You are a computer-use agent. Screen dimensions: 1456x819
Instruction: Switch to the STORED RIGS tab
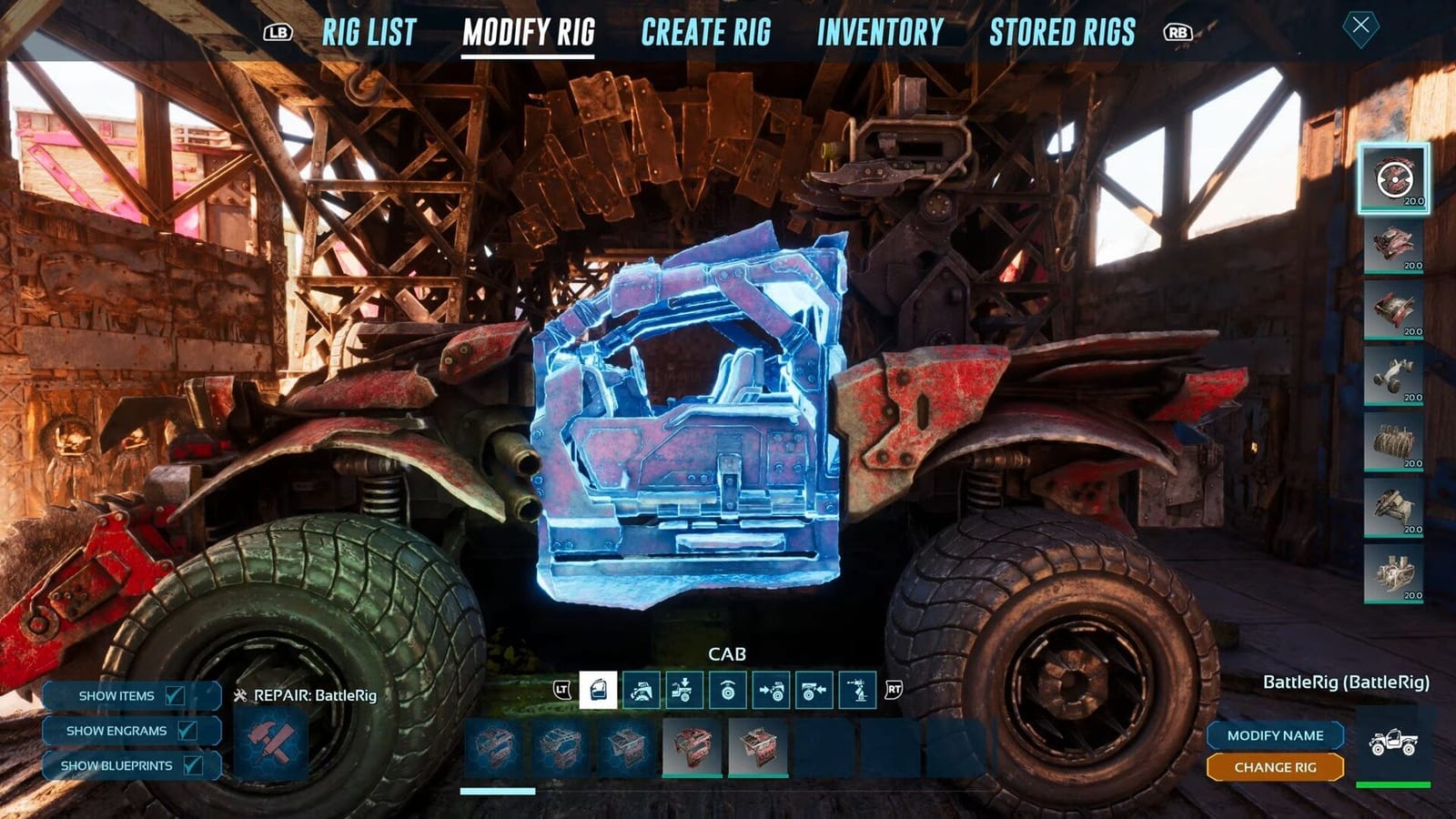1063,31
